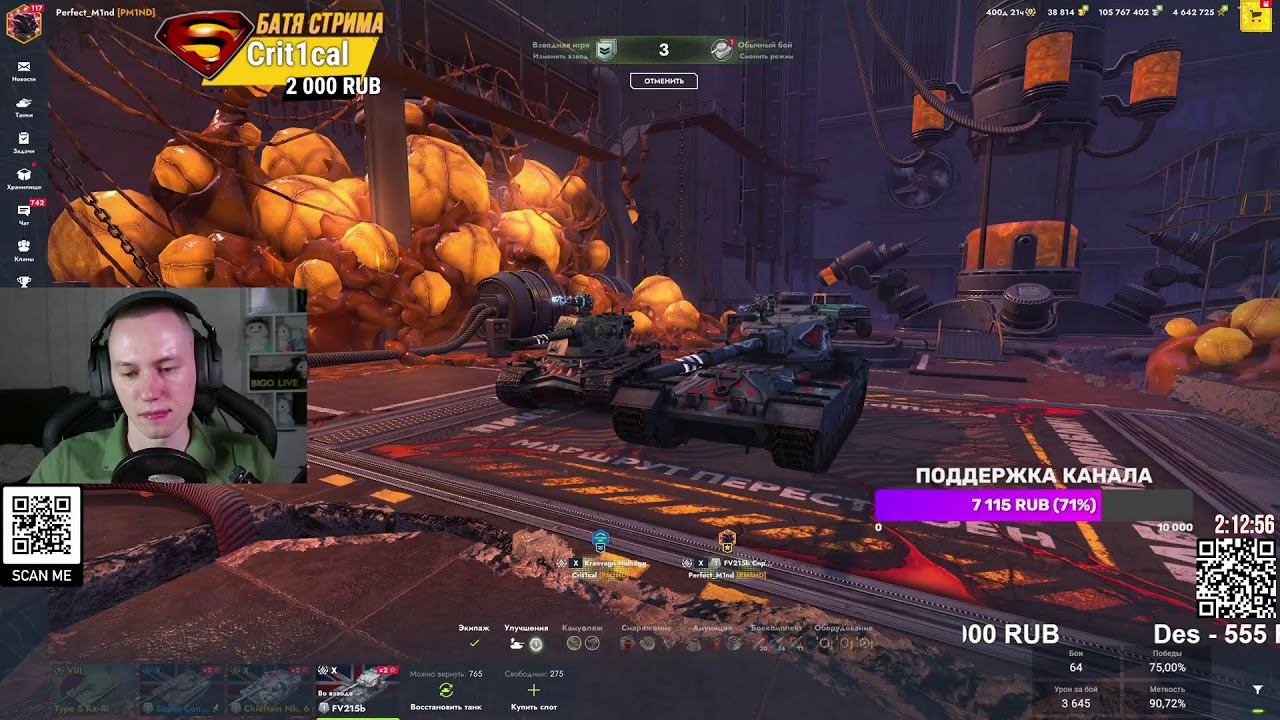
Task: Open the tank carousel filter funnel
Action: (1257, 690)
